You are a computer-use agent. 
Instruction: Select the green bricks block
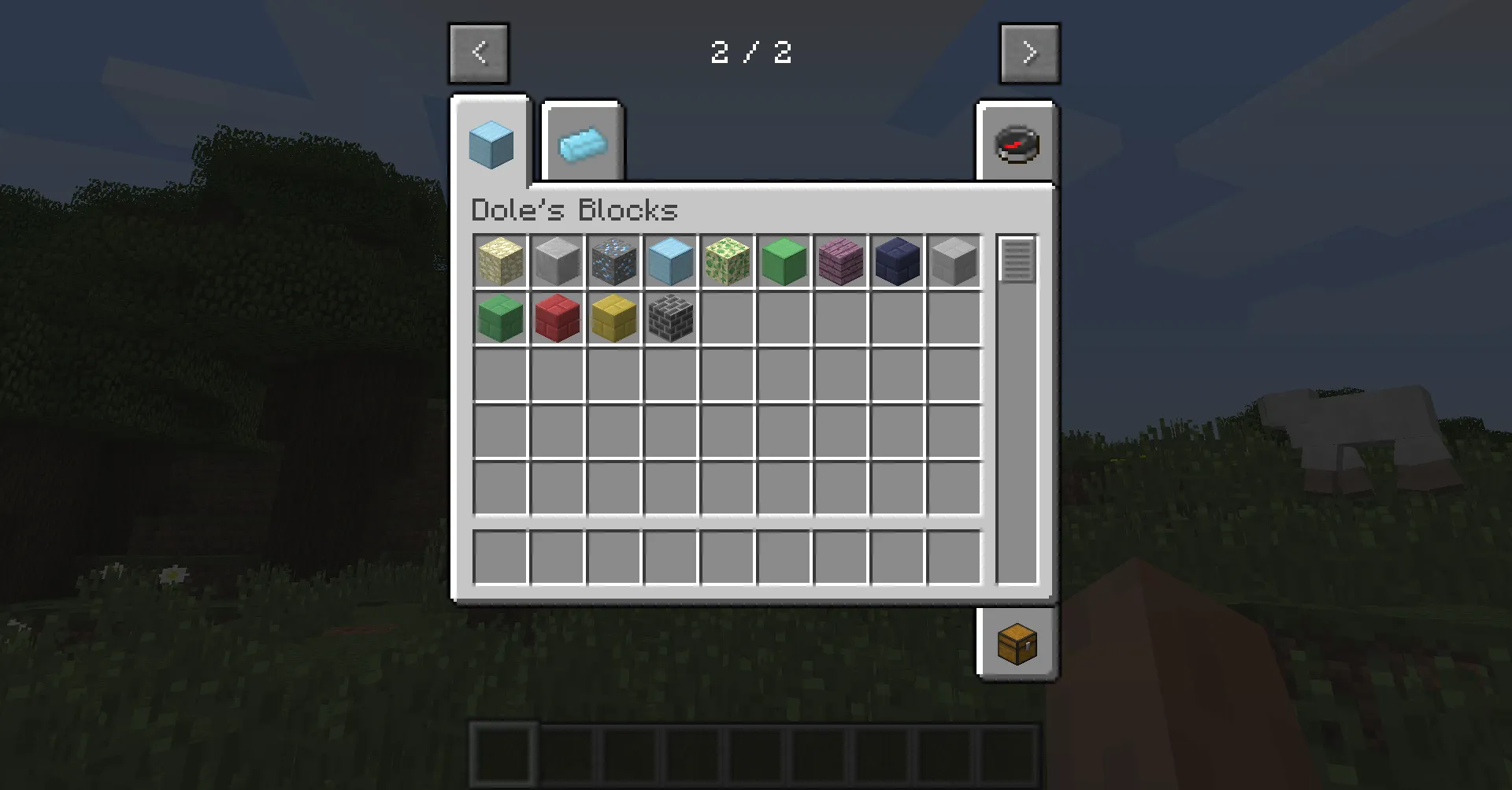[500, 318]
